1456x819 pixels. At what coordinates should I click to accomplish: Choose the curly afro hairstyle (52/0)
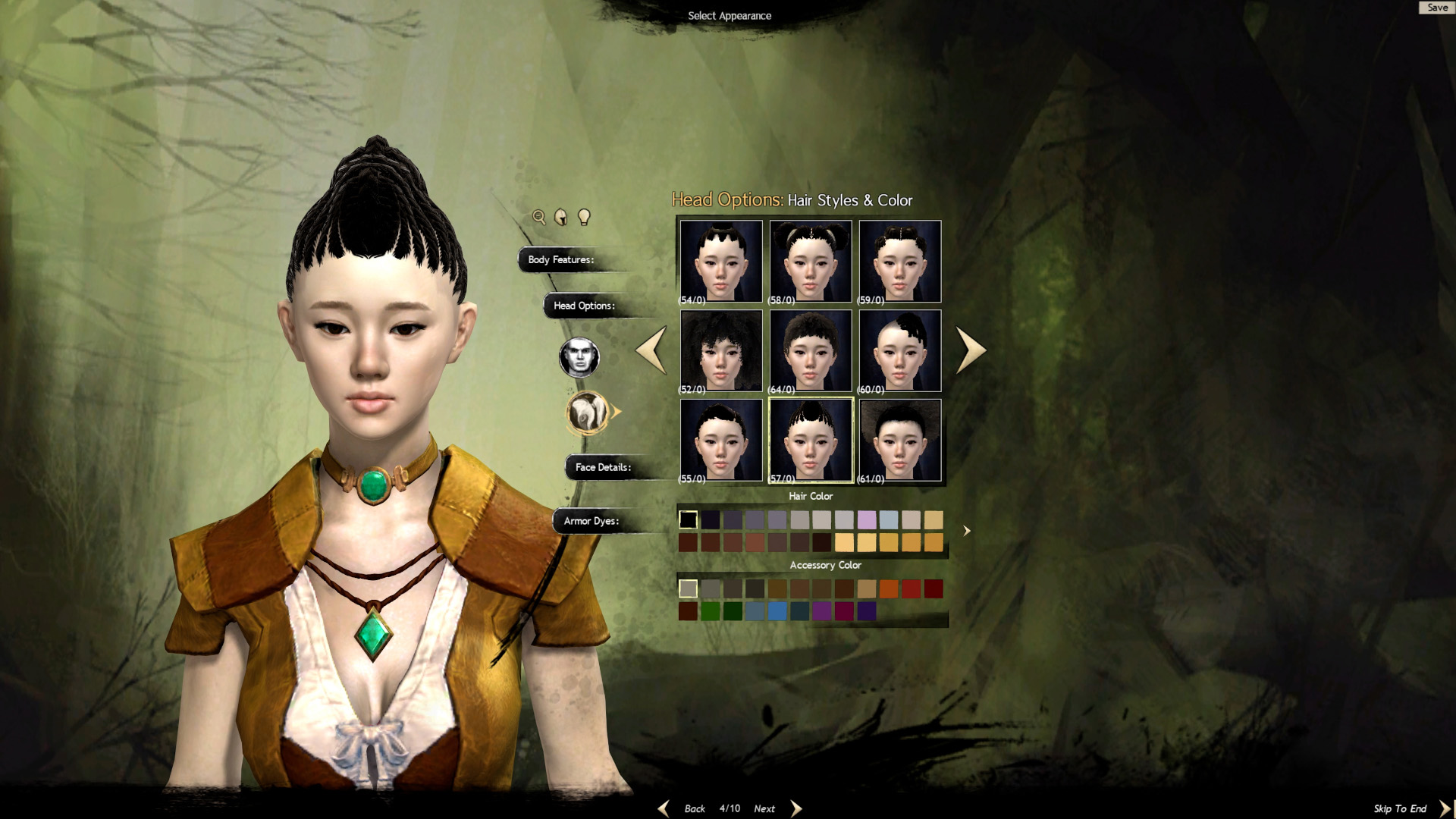(721, 350)
